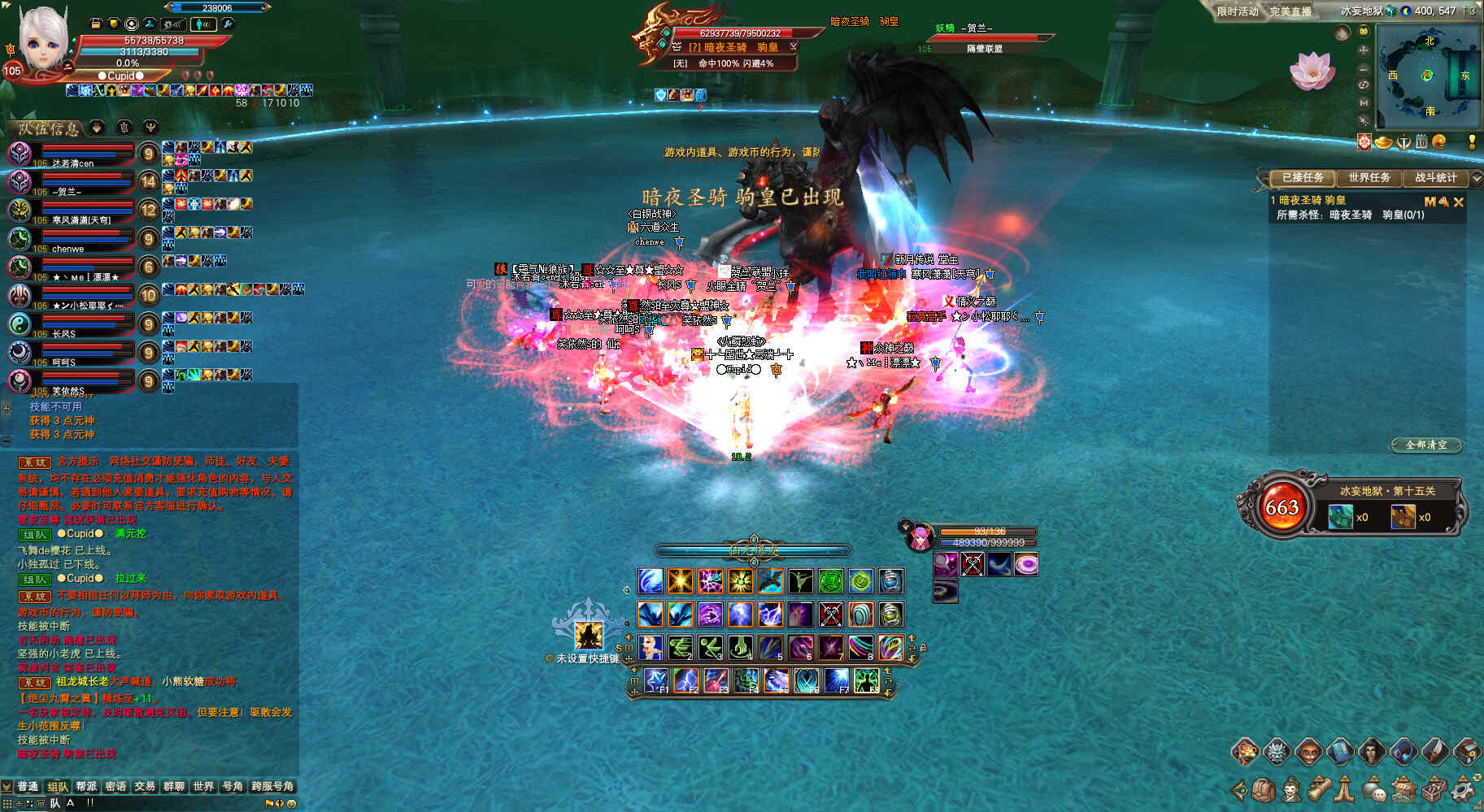Click the Cupid player portrait
The image size is (1484, 812).
coord(42,39)
